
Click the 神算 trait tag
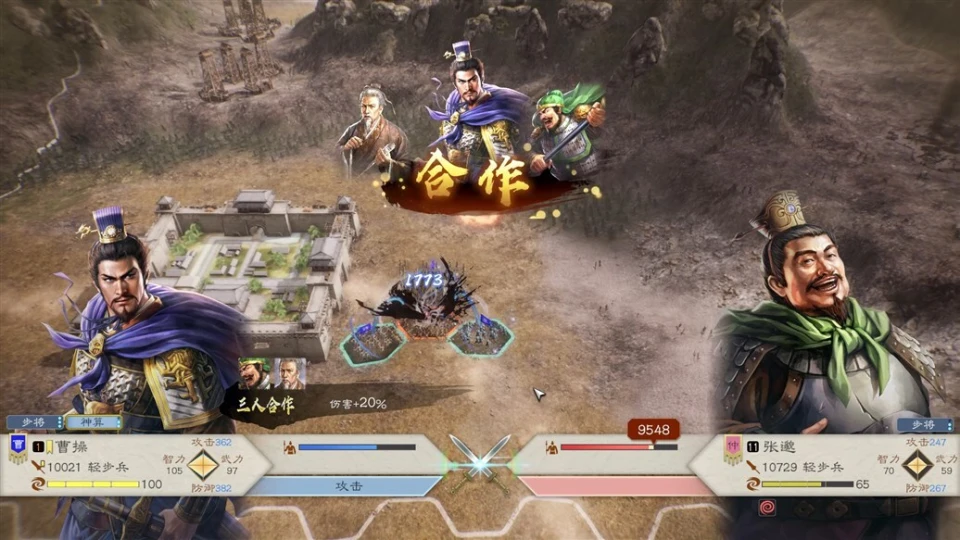tap(92, 423)
